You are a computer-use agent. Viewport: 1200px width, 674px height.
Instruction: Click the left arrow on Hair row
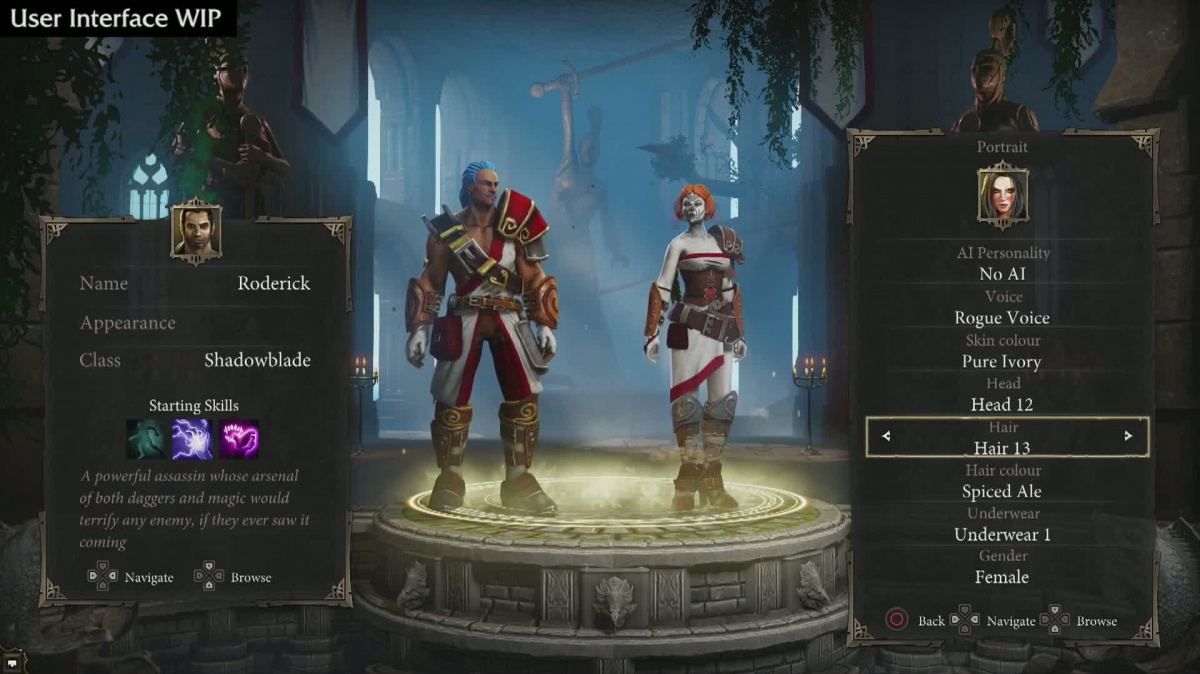[x=886, y=436]
